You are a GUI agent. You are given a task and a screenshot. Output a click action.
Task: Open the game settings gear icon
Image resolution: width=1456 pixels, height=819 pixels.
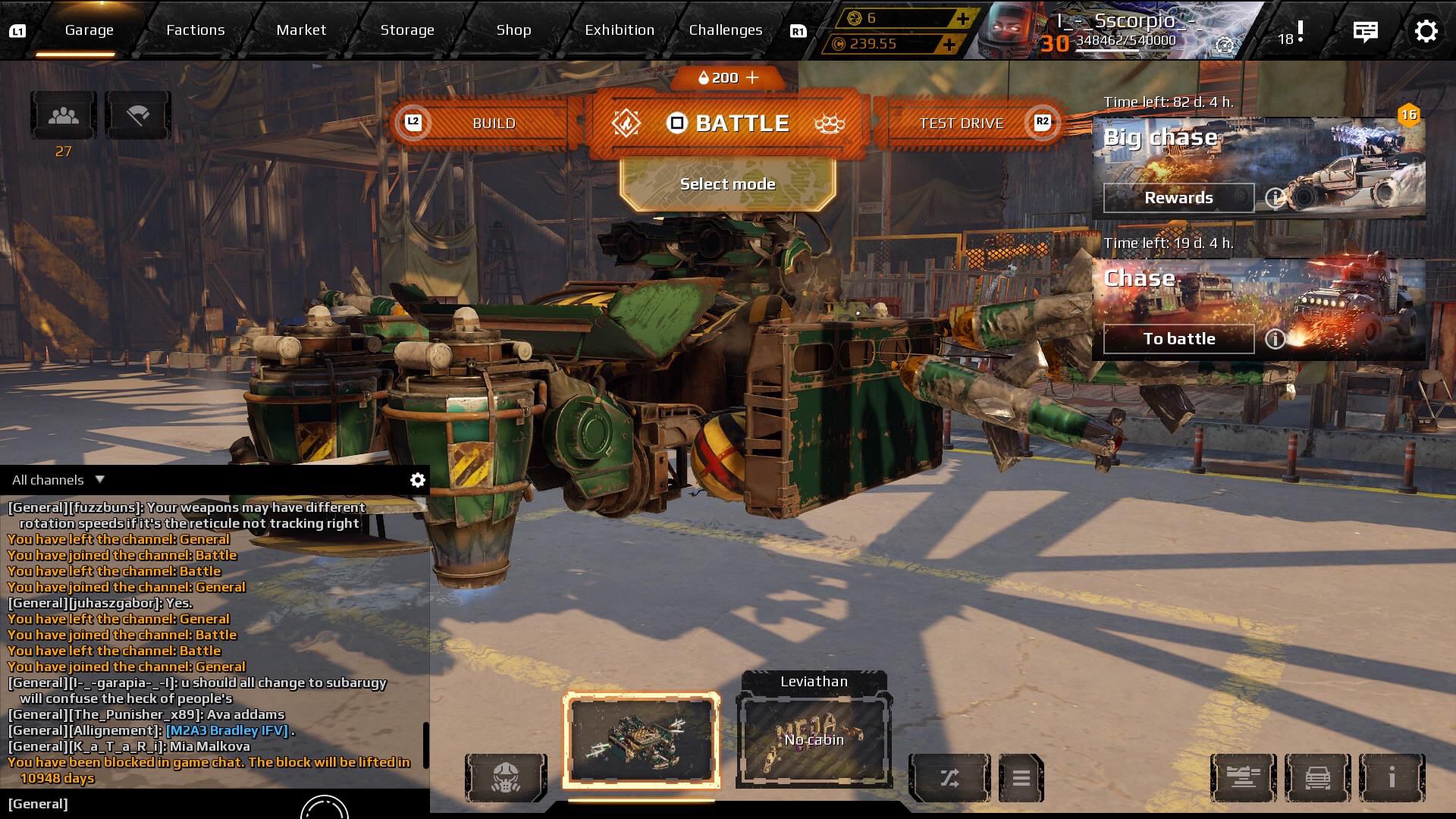(x=1426, y=31)
